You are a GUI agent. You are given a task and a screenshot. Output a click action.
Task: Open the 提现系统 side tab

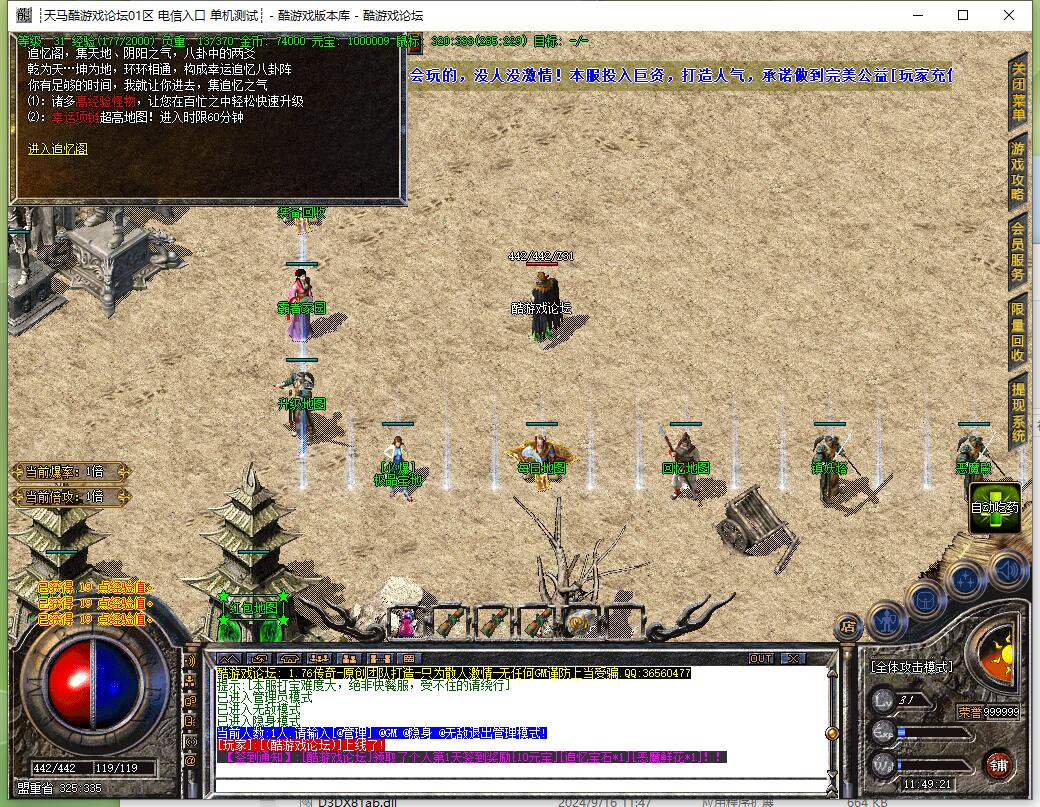tap(1018, 412)
